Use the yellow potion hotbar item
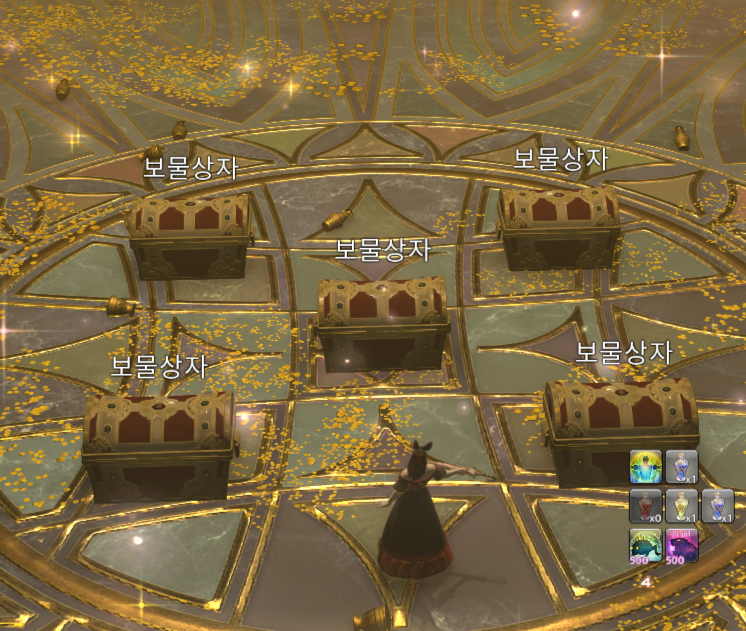 (682, 506)
